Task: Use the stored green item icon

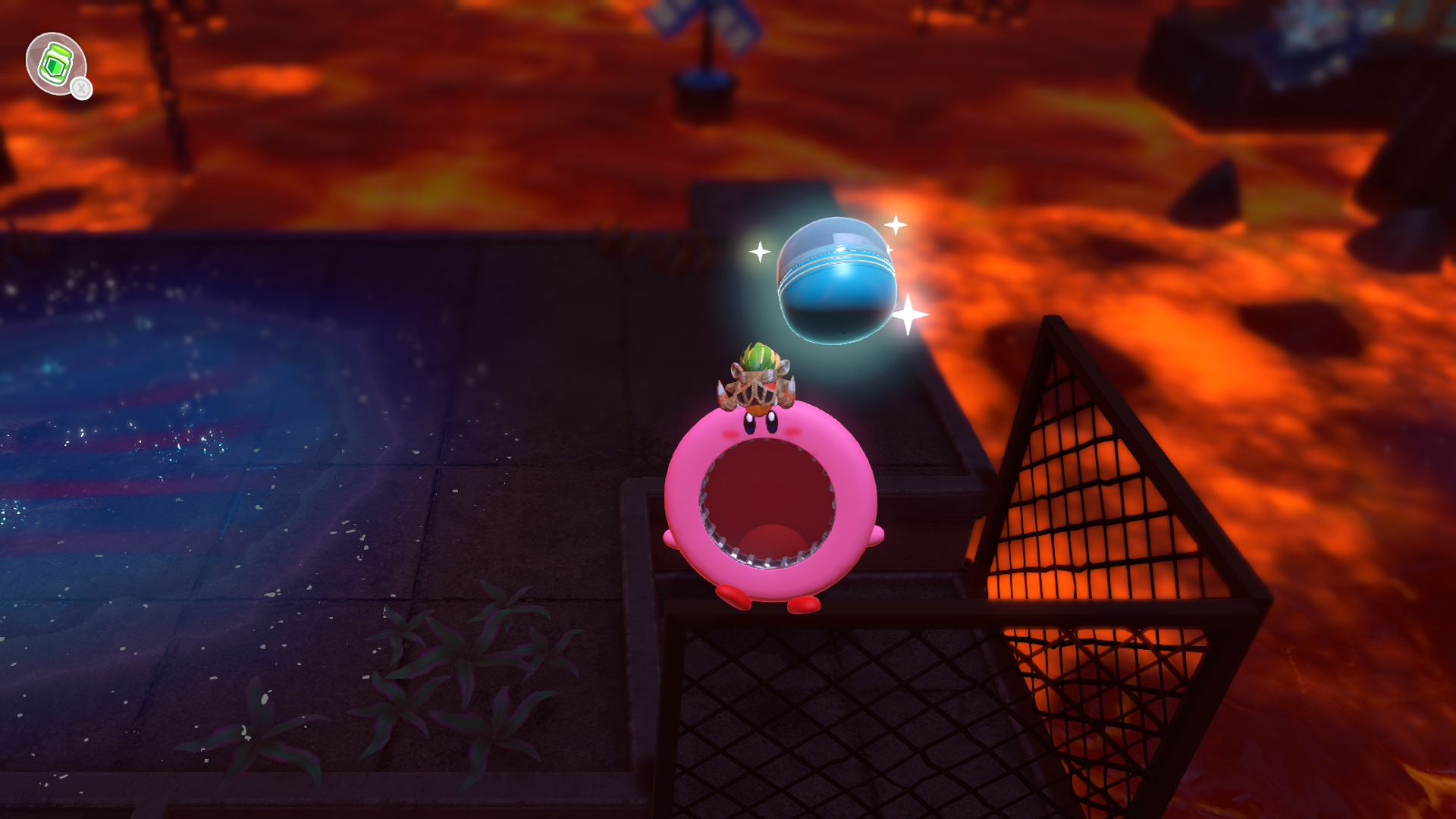Action: pos(55,64)
